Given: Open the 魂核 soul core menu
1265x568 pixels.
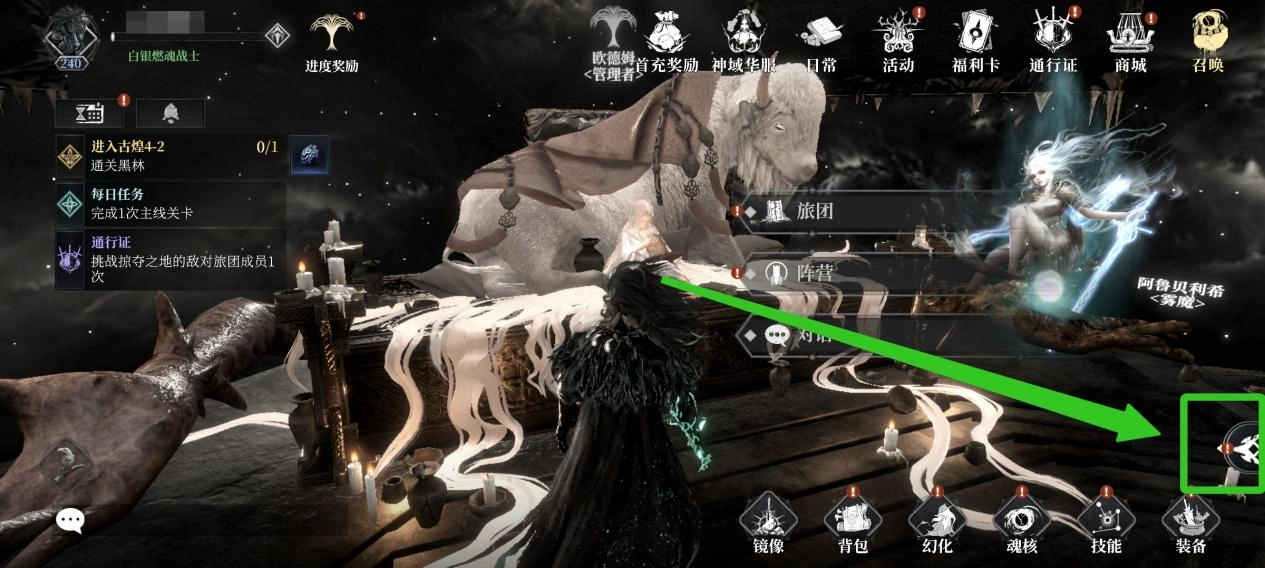Looking at the screenshot, I should tap(1021, 523).
